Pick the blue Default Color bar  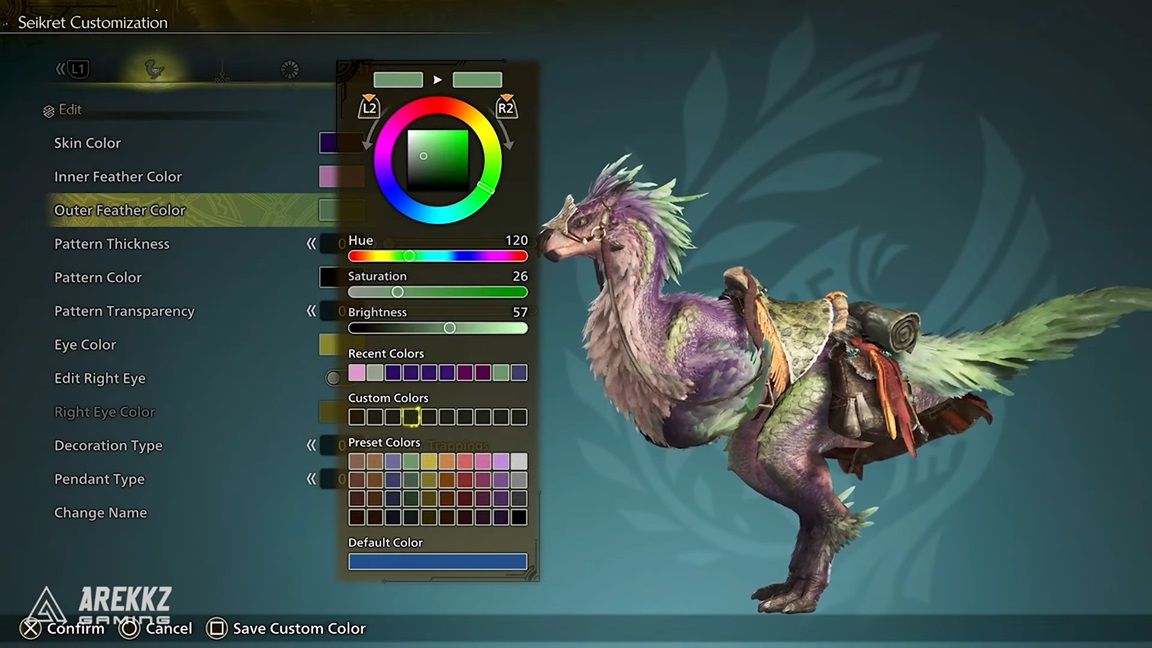click(x=437, y=562)
